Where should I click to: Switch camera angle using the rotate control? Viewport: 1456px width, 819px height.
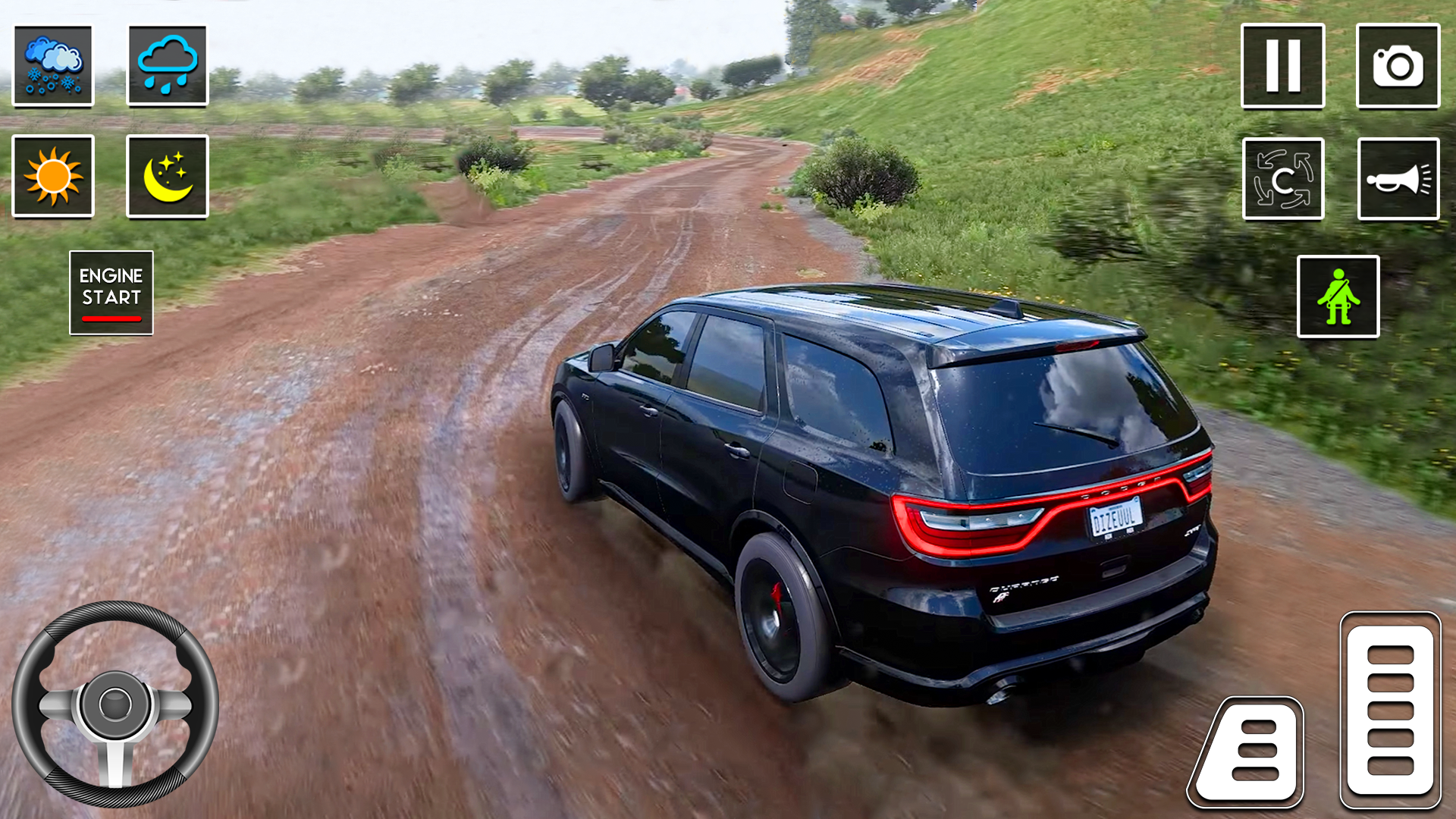click(1283, 180)
